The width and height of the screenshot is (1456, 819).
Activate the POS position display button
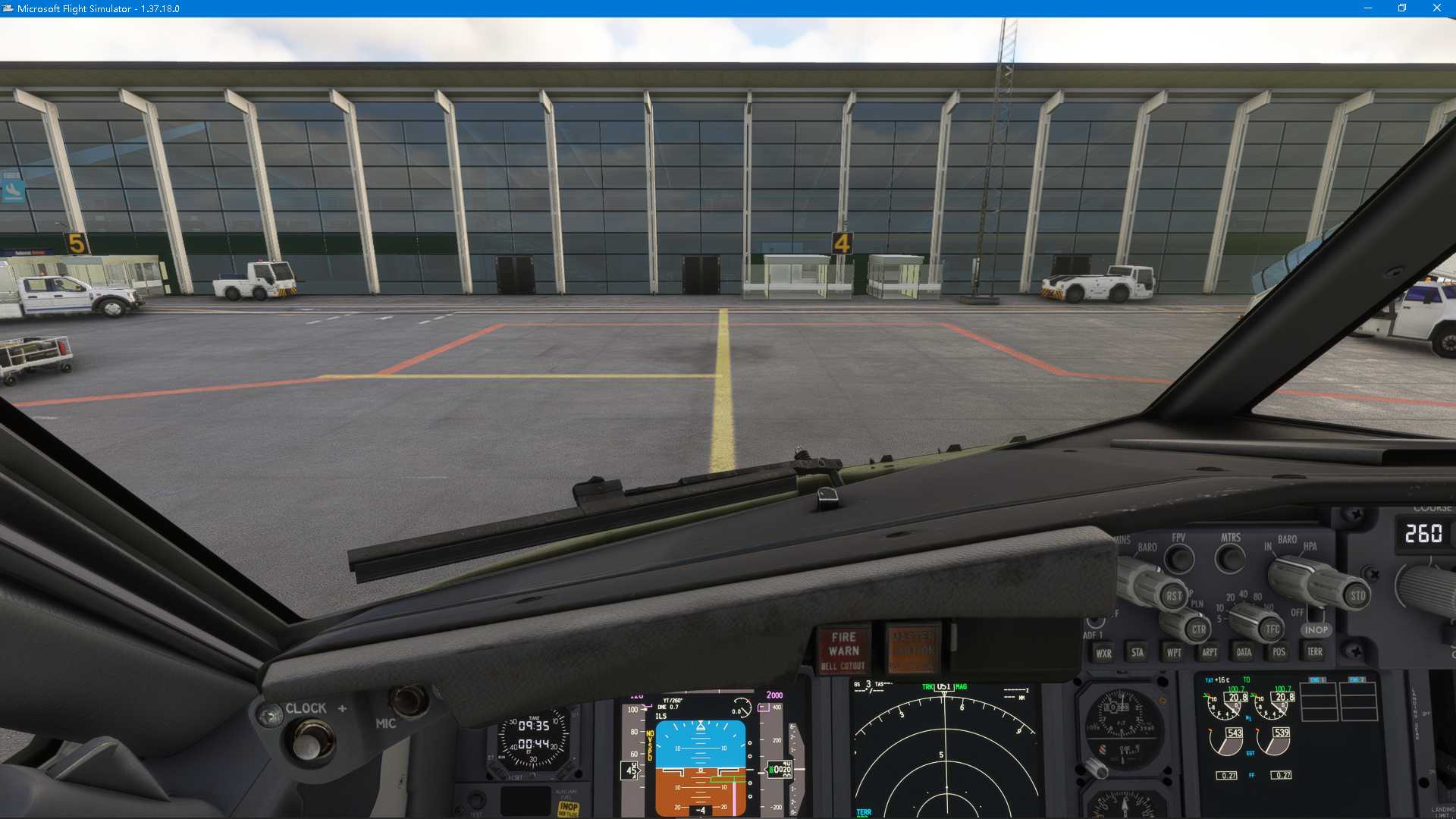tap(1279, 652)
